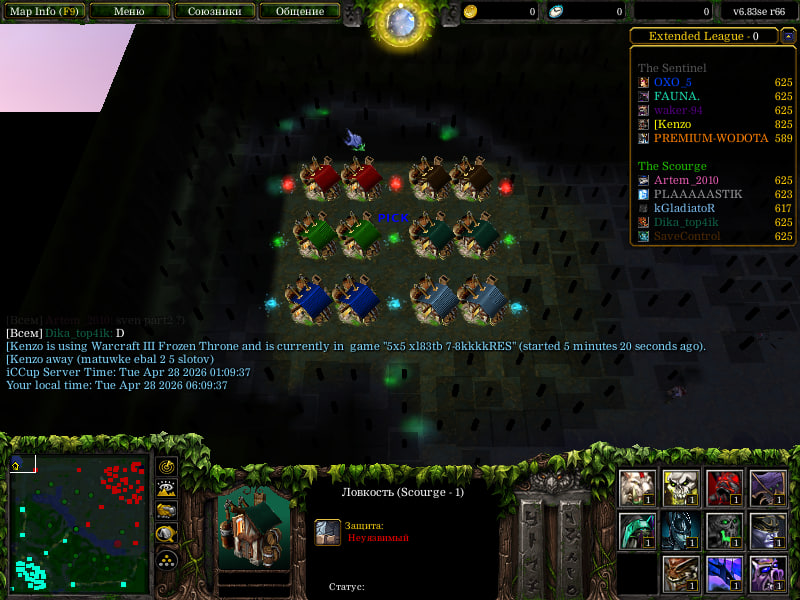Toggle ally color mode on minimap

click(x=167, y=511)
